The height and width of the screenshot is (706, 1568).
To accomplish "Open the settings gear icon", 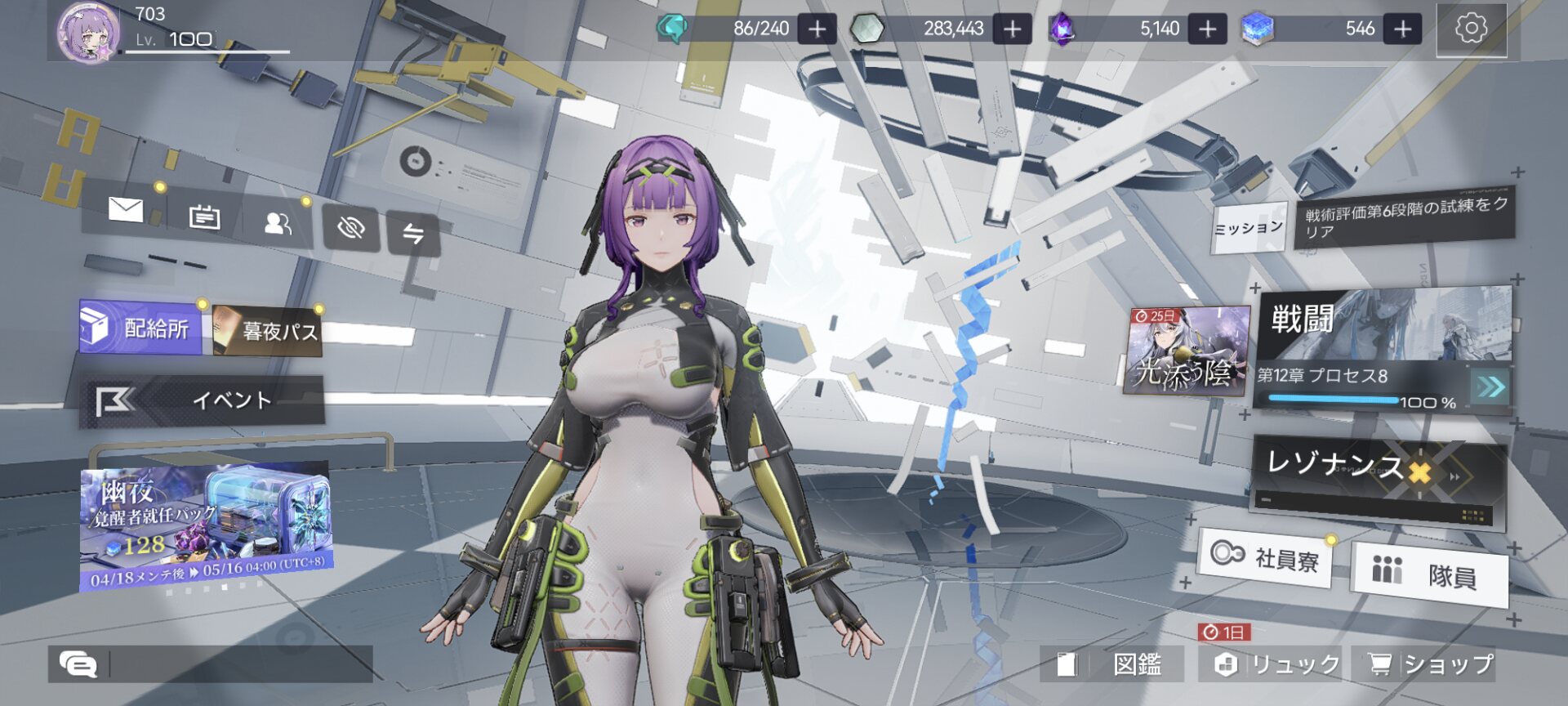I will click(1471, 29).
